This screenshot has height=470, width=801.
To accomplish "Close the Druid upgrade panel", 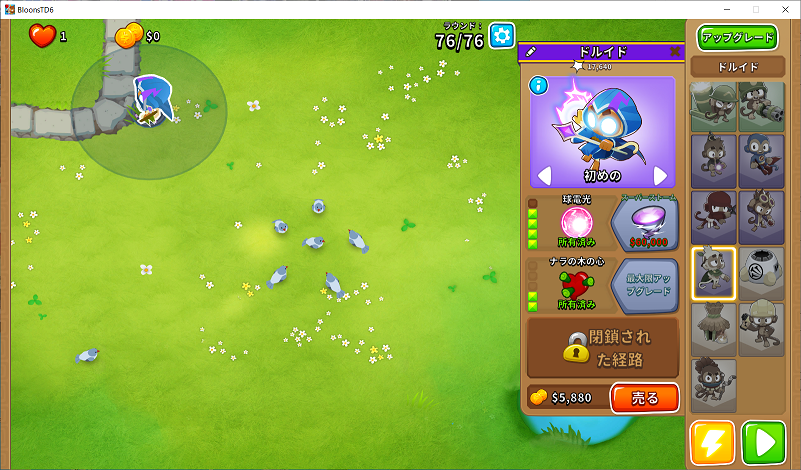I will point(675,52).
